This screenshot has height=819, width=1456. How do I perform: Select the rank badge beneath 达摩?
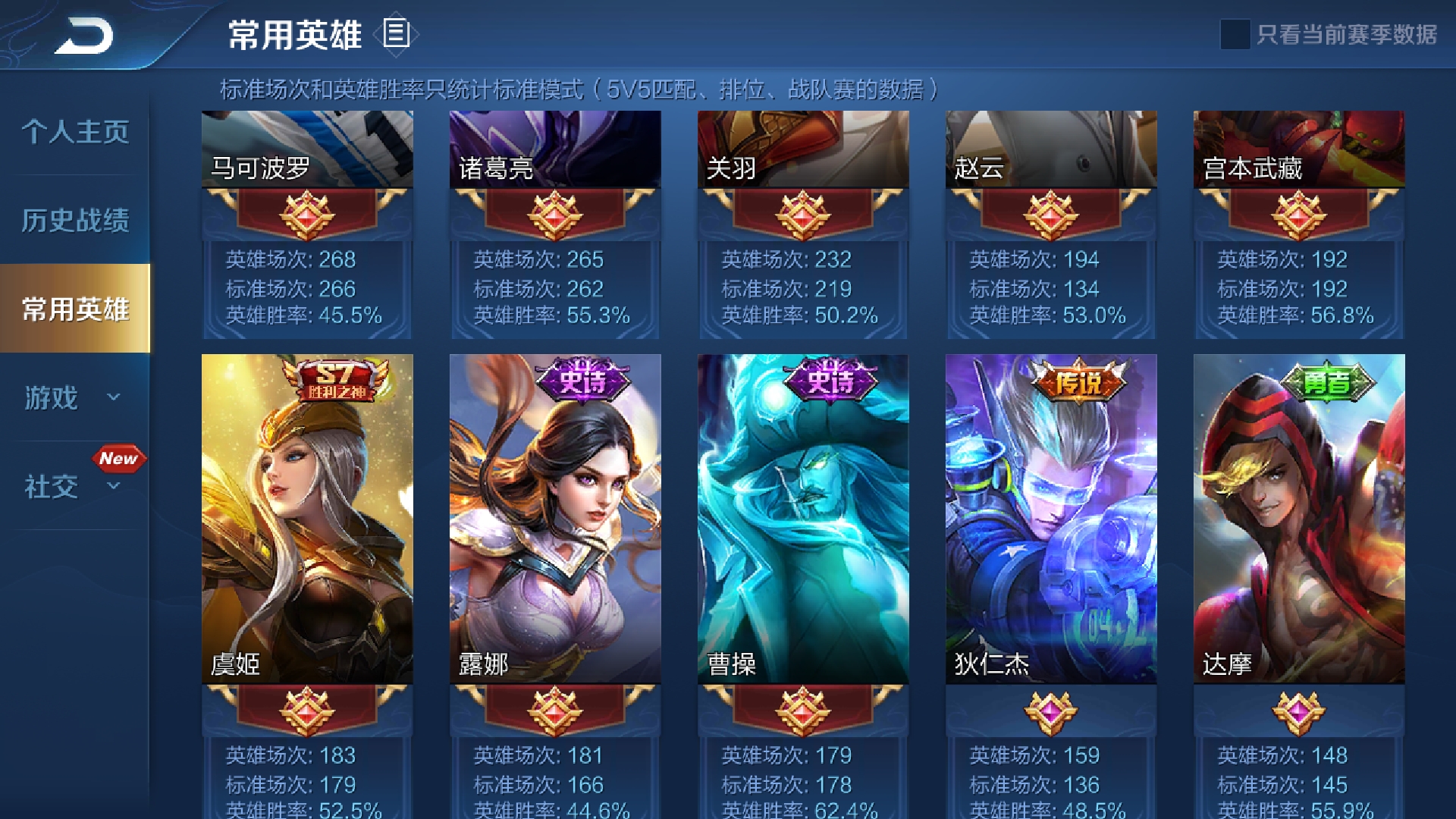point(1299,714)
